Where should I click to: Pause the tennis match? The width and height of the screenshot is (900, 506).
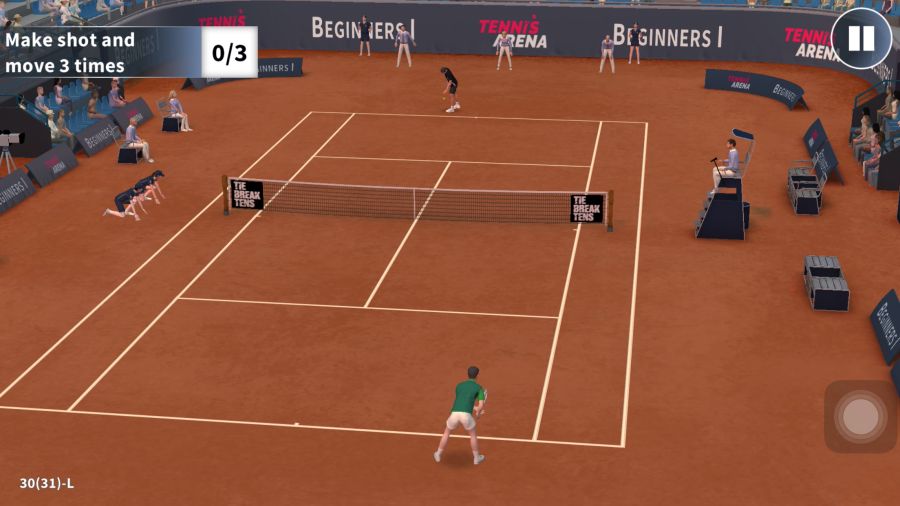(860, 39)
